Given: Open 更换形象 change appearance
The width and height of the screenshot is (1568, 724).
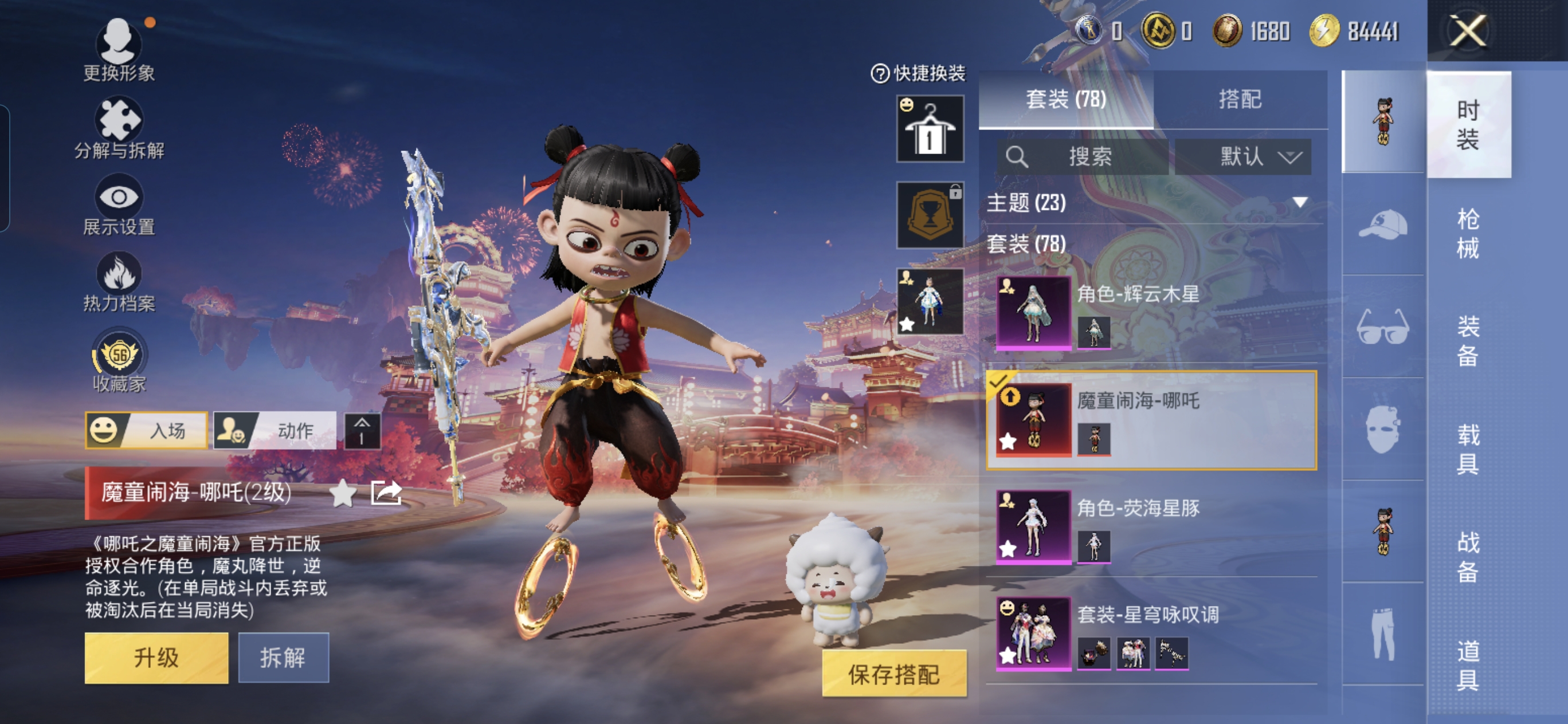Looking at the screenshot, I should (119, 49).
